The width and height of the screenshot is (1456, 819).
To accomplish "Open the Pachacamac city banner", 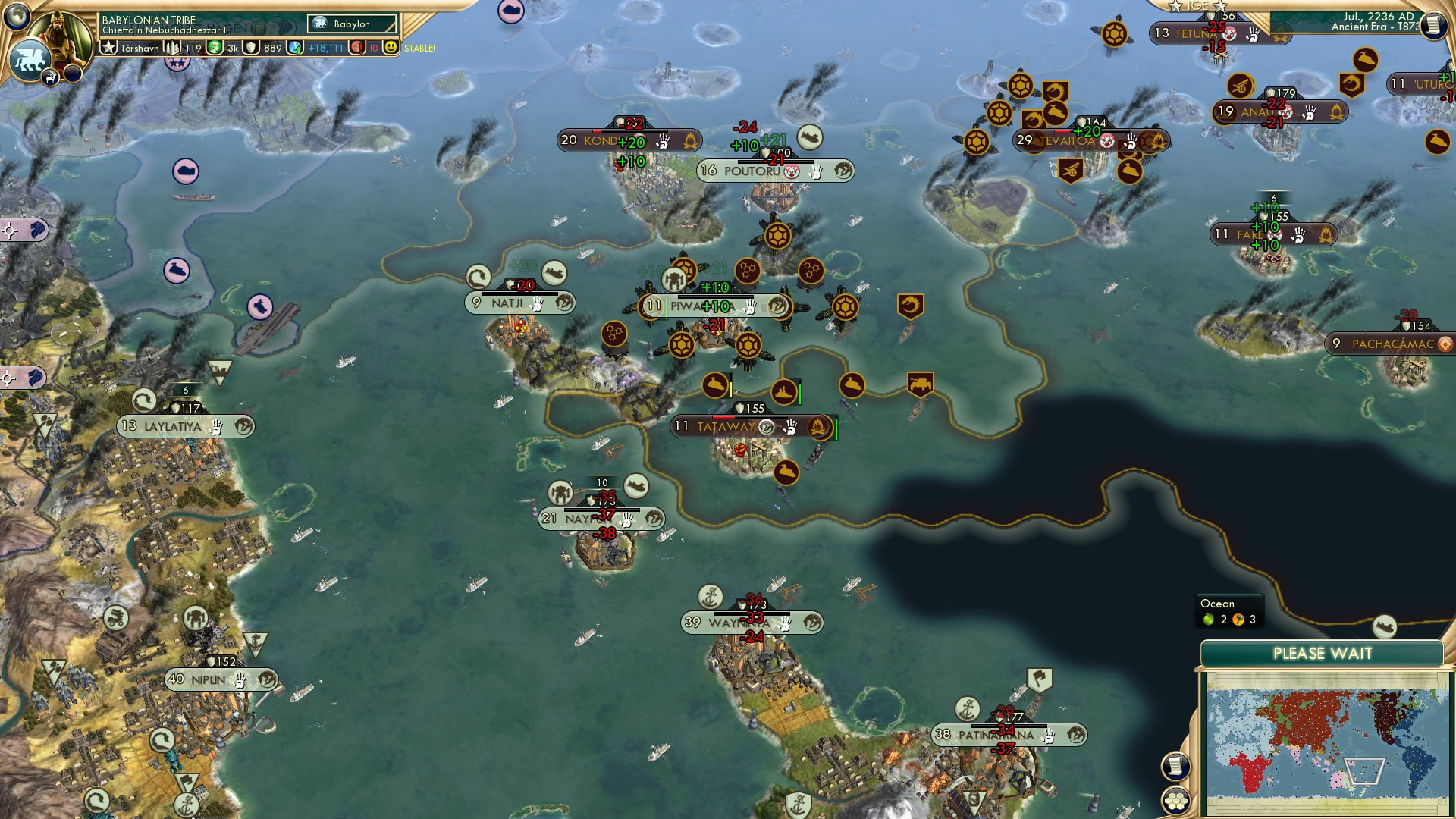I will [1392, 344].
